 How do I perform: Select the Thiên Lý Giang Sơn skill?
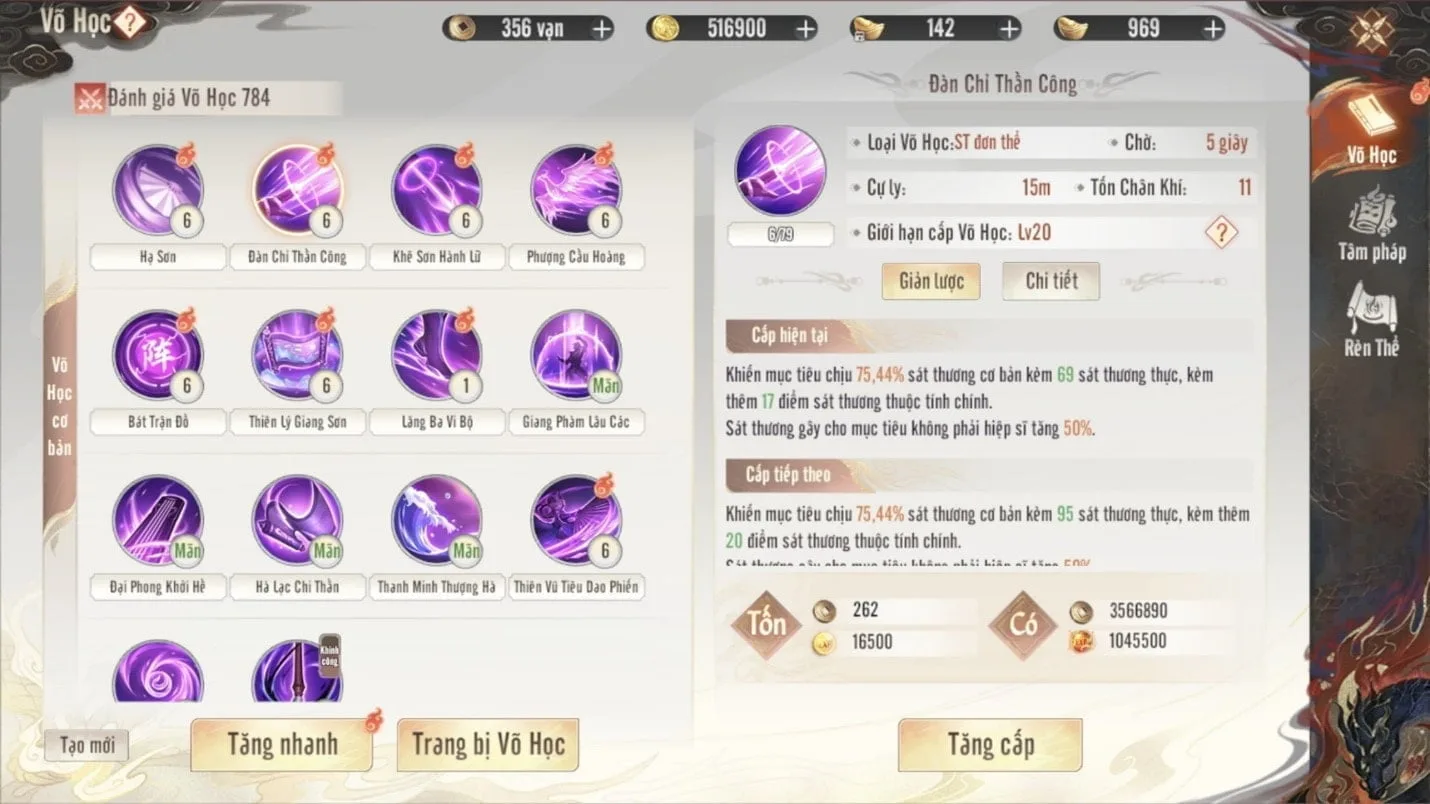tap(297, 356)
